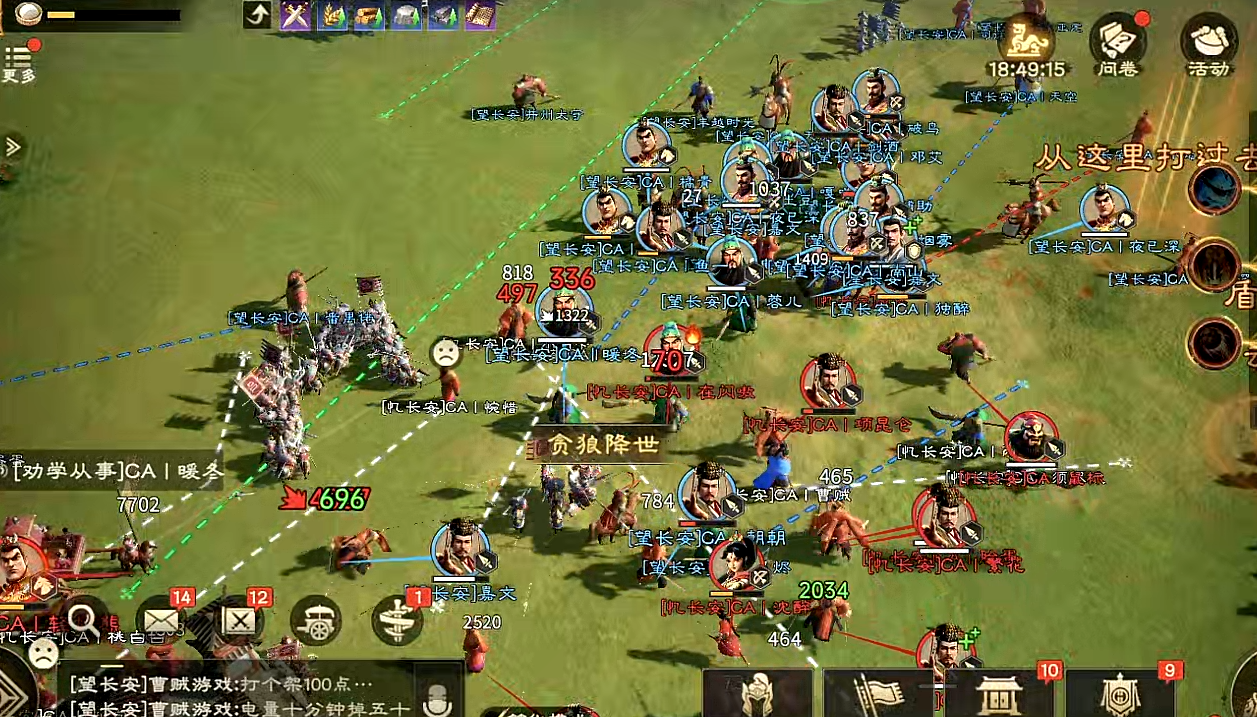Open the 问卷 survey button

point(1119,43)
